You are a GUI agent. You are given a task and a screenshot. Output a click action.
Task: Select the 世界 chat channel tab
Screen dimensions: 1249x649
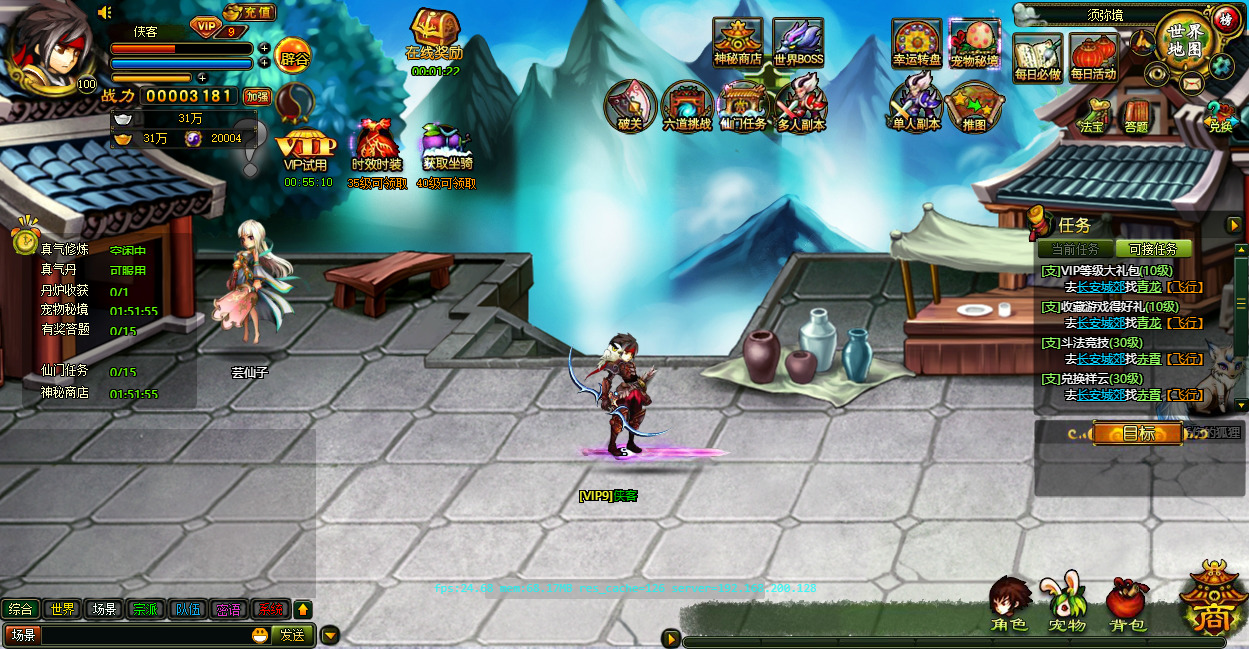pos(63,609)
